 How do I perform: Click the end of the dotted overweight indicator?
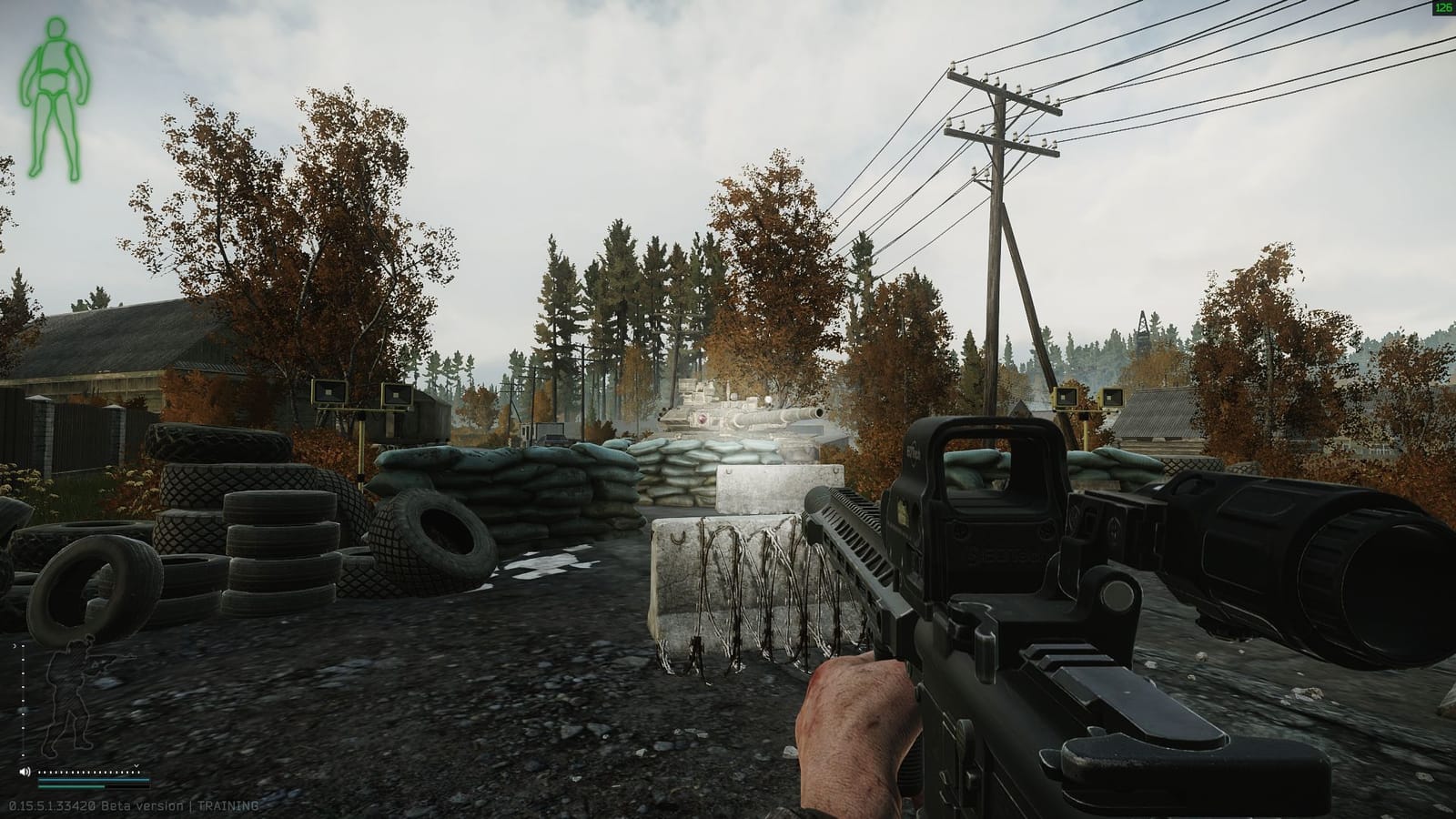click(x=136, y=773)
